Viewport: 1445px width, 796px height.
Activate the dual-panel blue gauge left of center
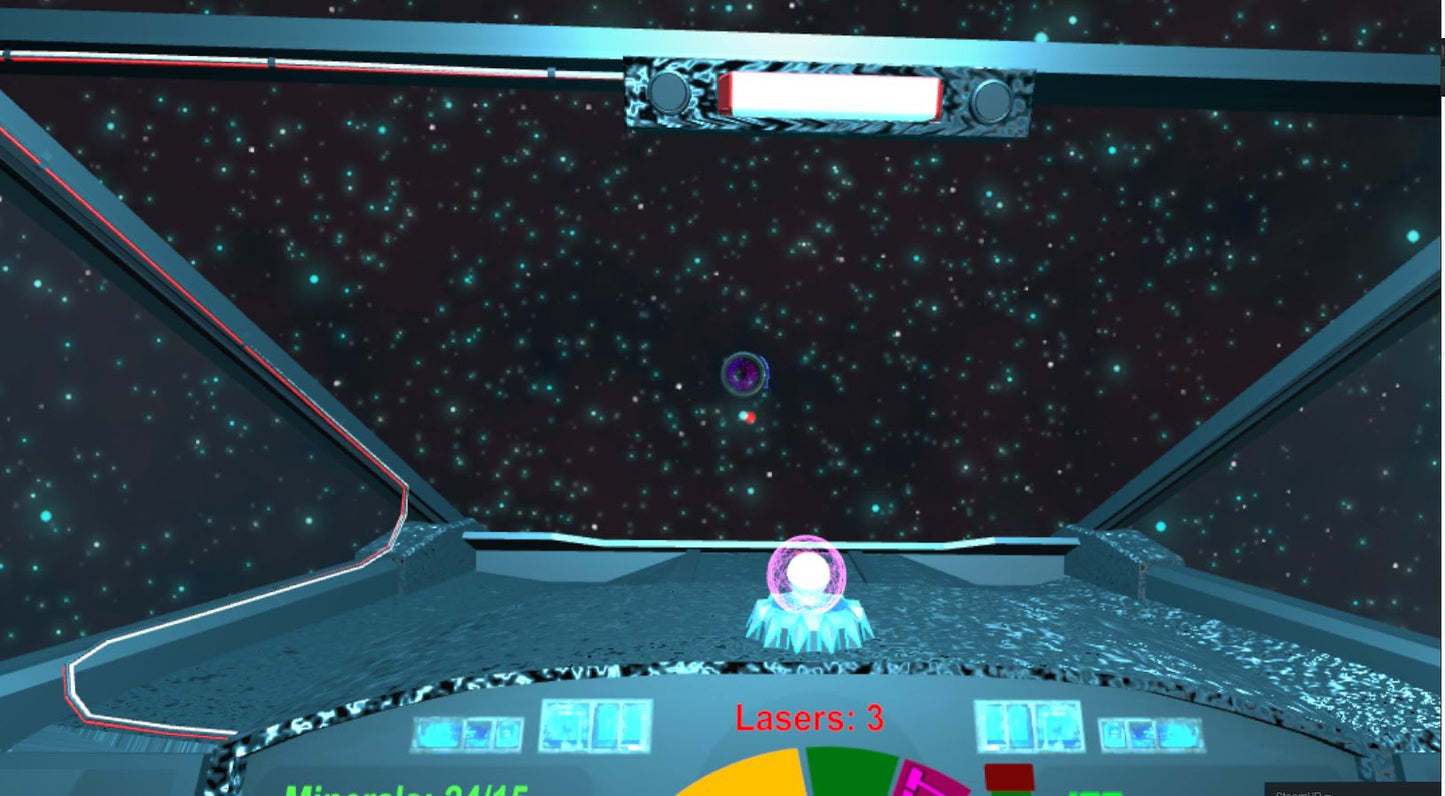(595, 727)
